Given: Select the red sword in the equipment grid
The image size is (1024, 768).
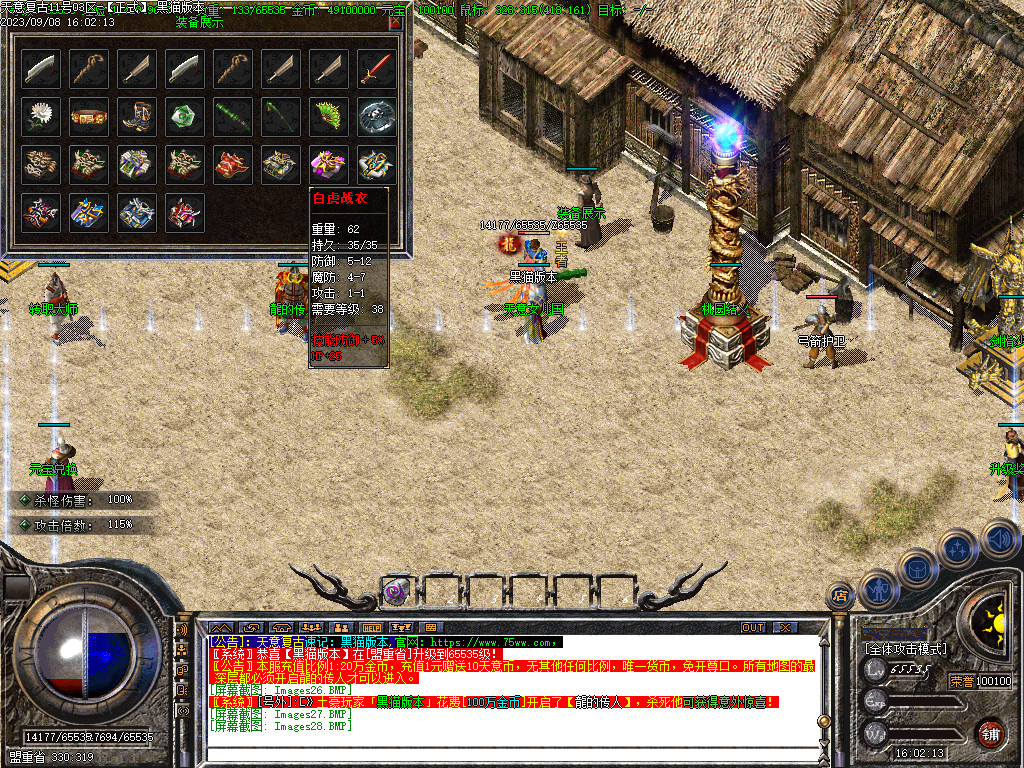Looking at the screenshot, I should coord(377,68).
